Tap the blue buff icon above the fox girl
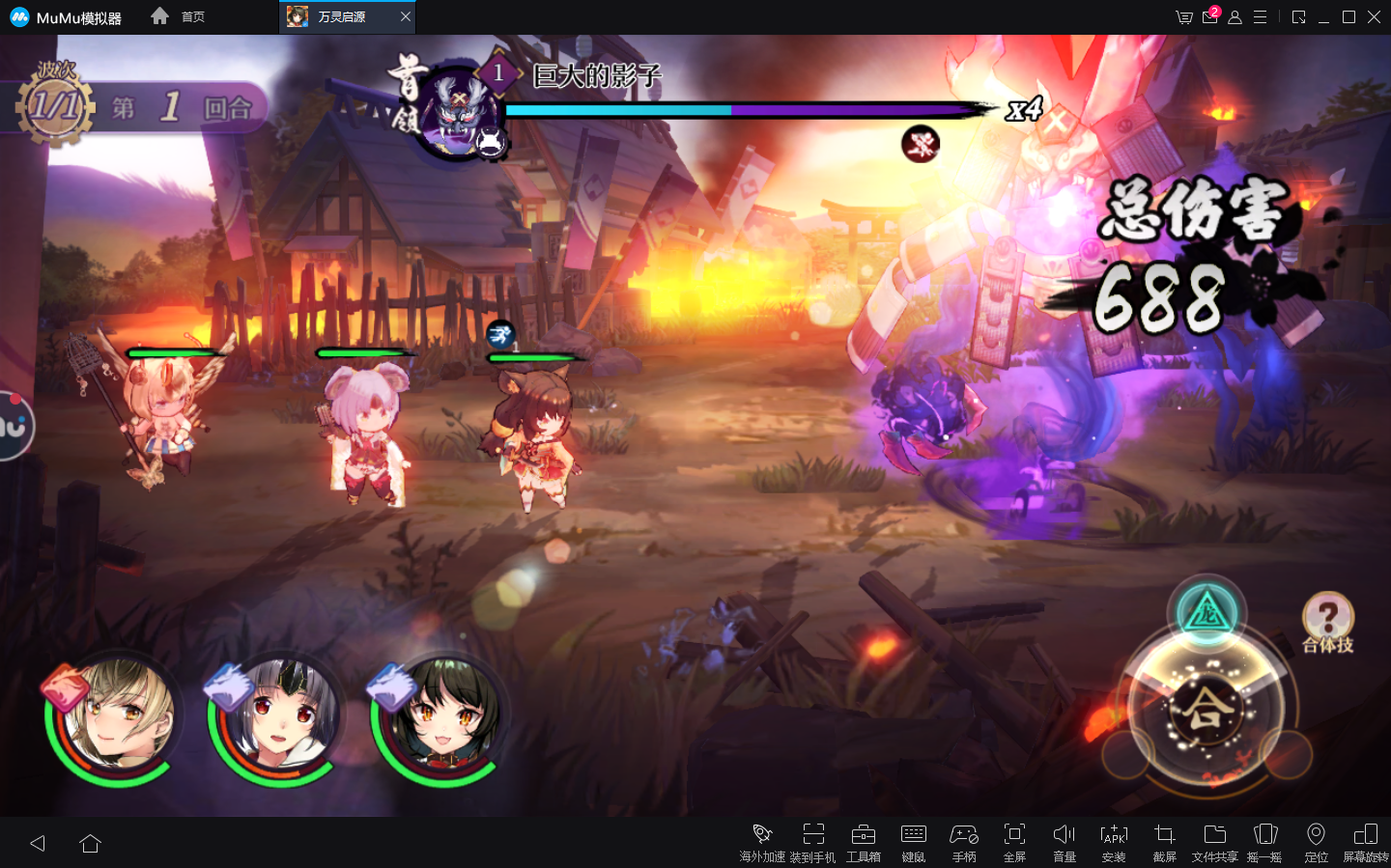The image size is (1391, 868). pyautogui.click(x=500, y=335)
